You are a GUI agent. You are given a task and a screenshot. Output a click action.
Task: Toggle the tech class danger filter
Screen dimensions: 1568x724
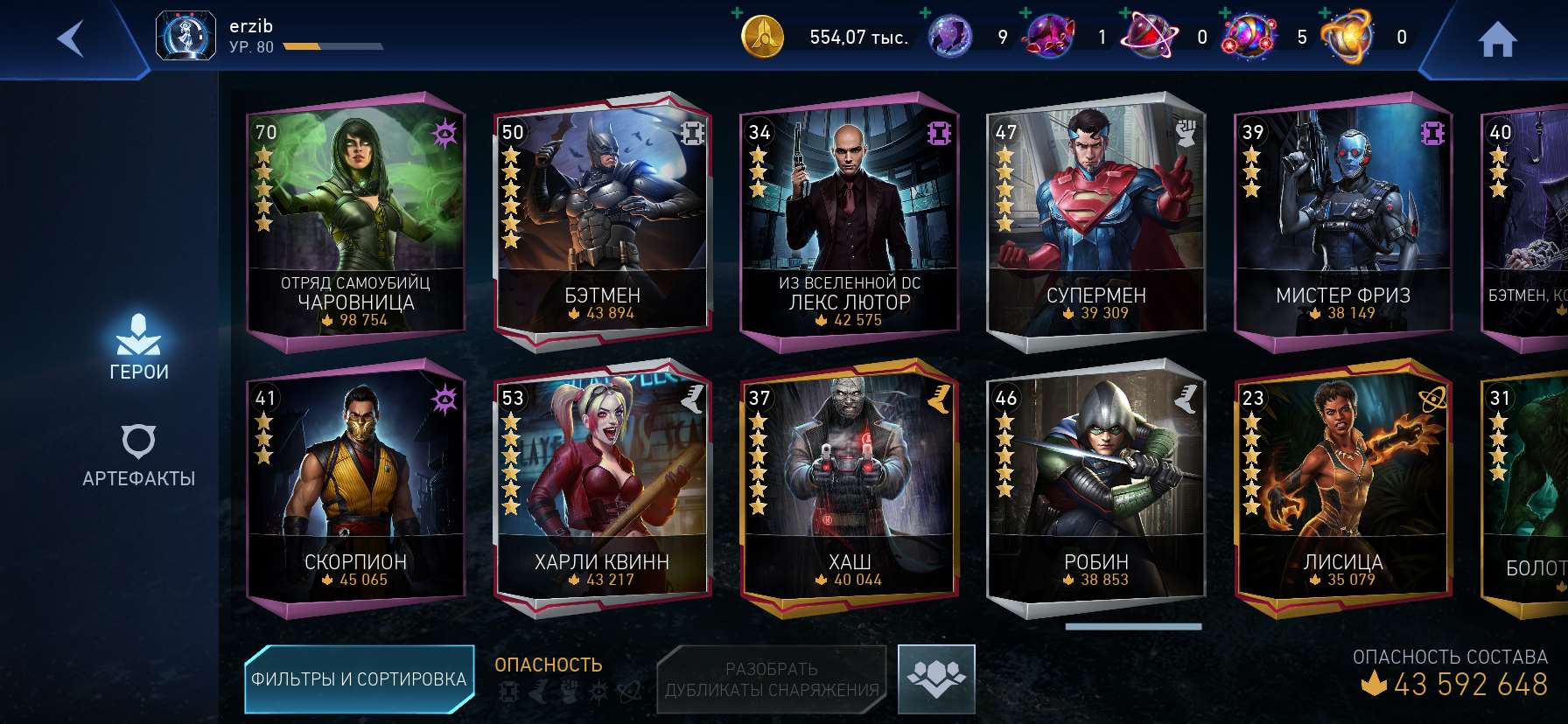[509, 691]
